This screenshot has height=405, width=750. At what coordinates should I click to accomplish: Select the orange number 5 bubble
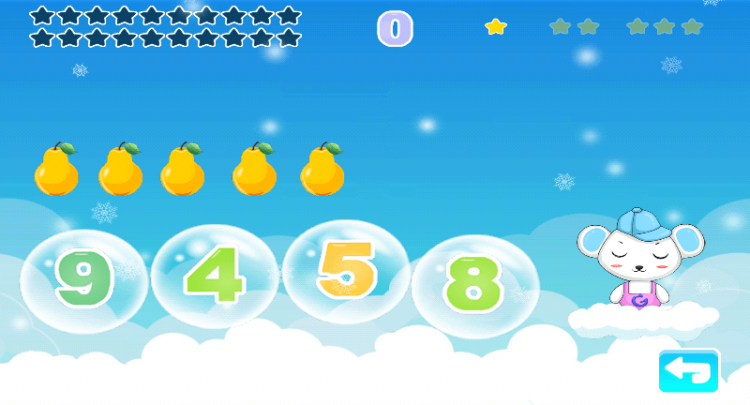click(x=345, y=271)
